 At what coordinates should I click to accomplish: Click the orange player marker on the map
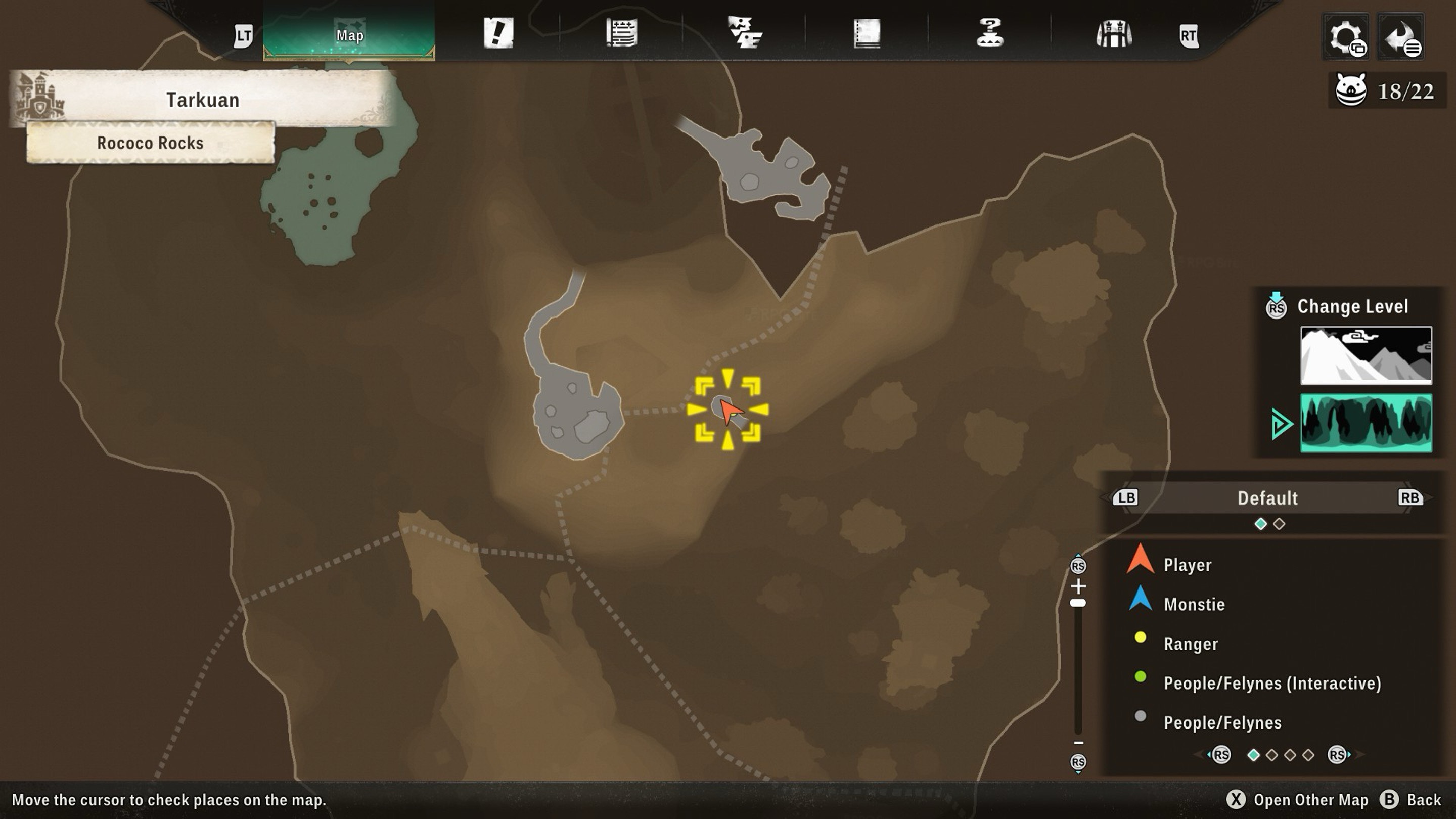[x=730, y=411]
